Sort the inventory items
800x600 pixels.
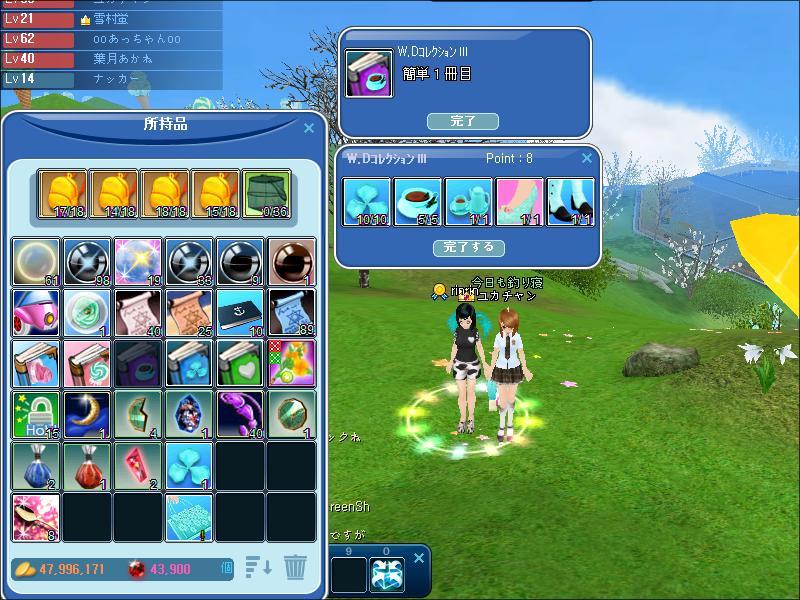259,567
